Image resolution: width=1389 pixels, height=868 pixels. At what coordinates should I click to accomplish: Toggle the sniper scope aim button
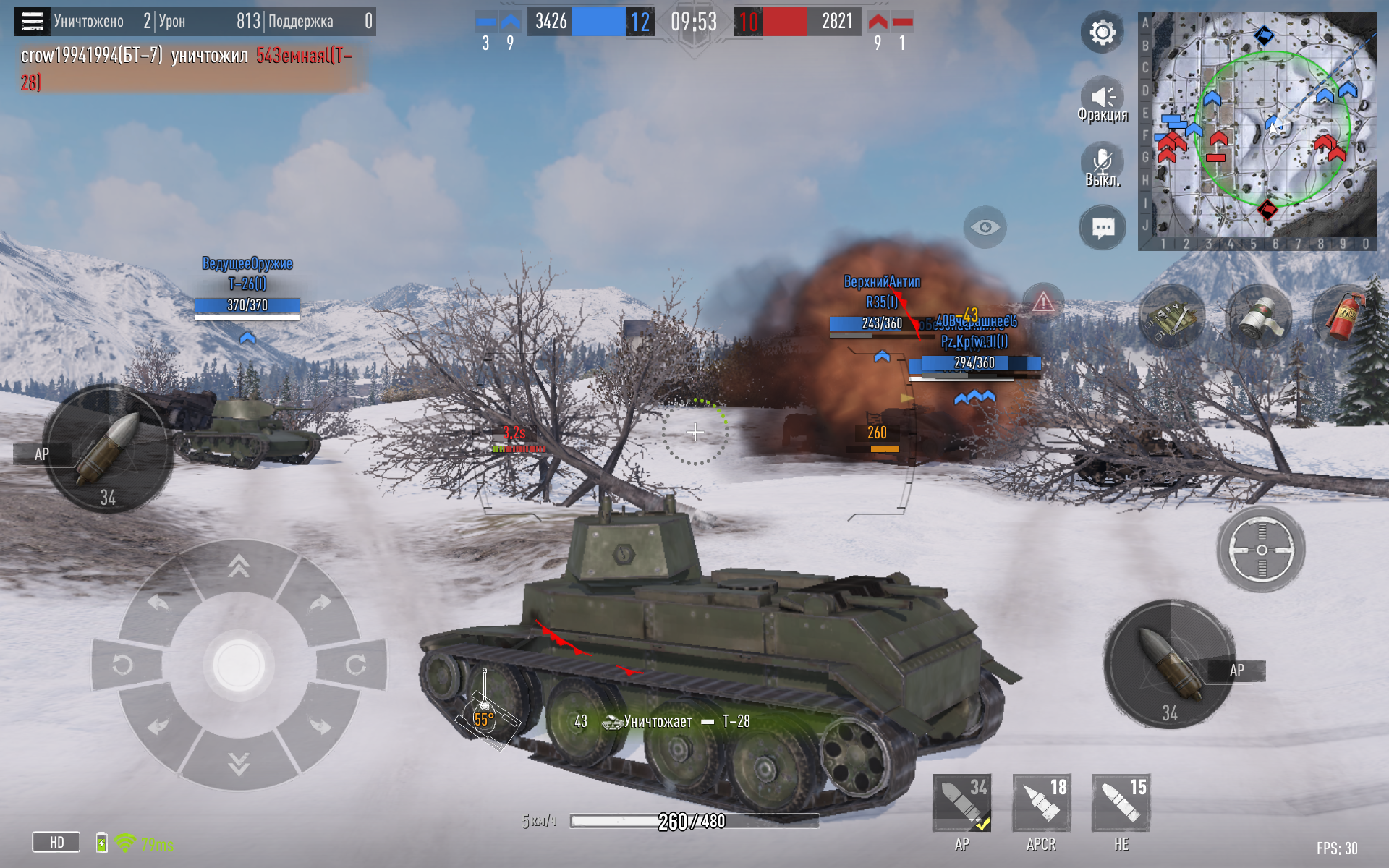tap(1261, 550)
